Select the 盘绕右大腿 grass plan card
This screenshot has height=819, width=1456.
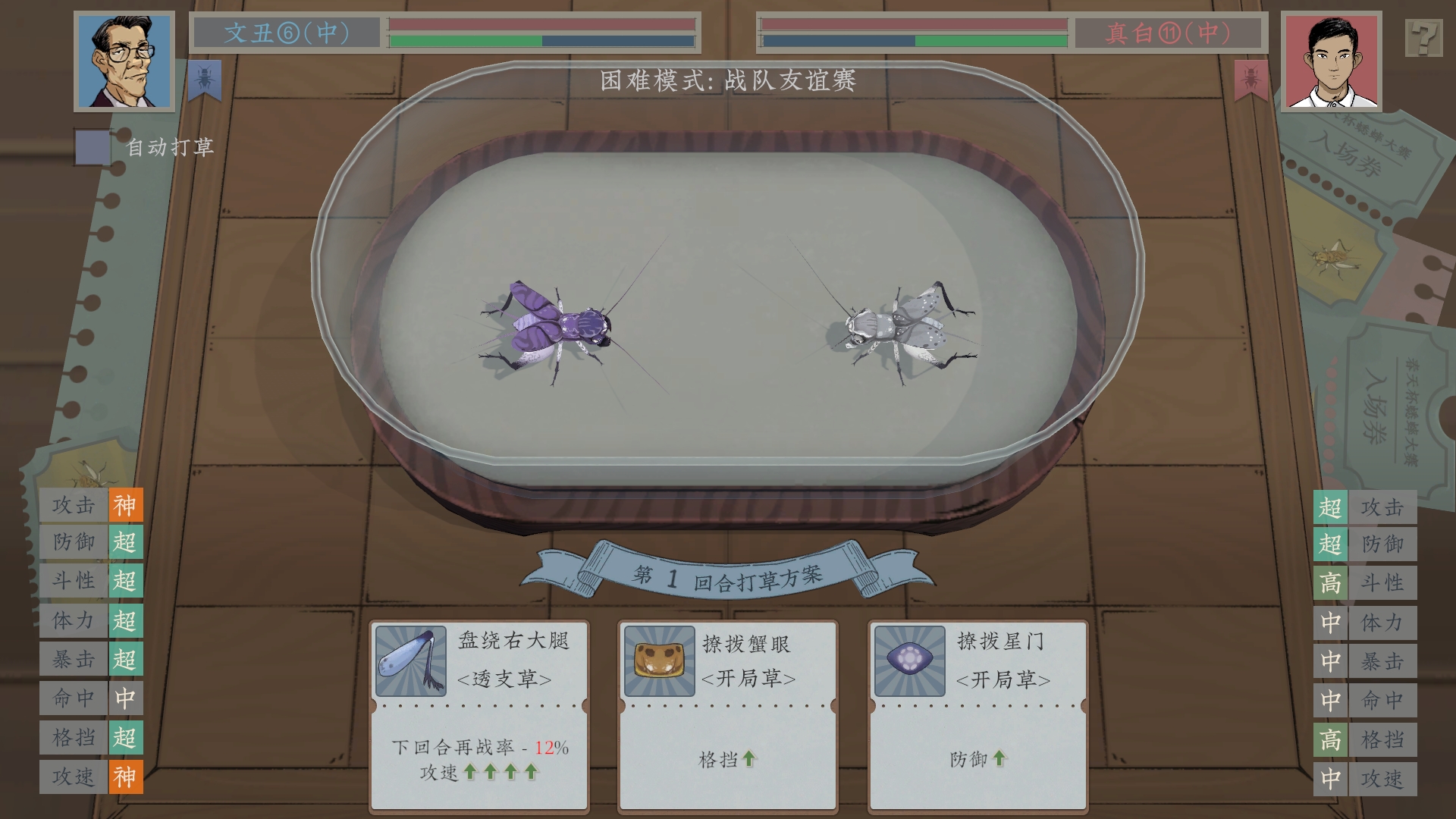(480, 713)
